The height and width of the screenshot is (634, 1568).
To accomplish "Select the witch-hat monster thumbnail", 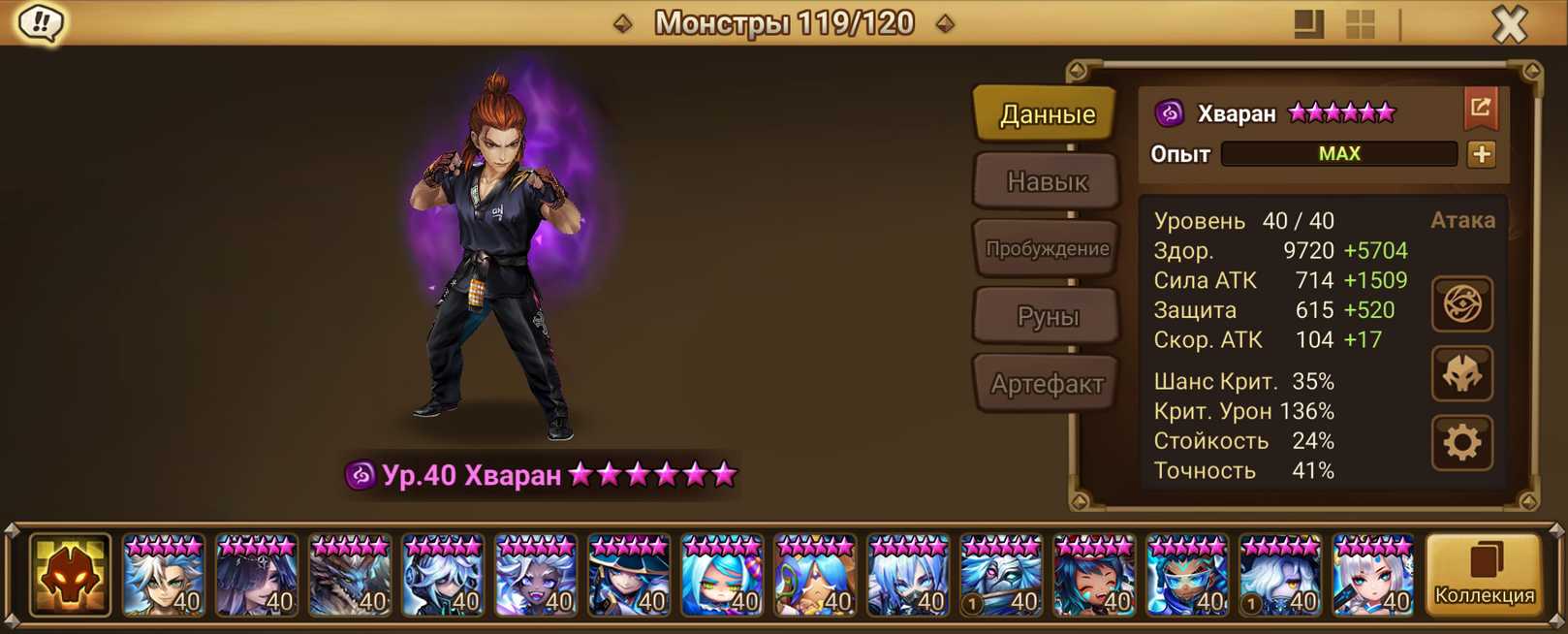I will click(x=629, y=576).
